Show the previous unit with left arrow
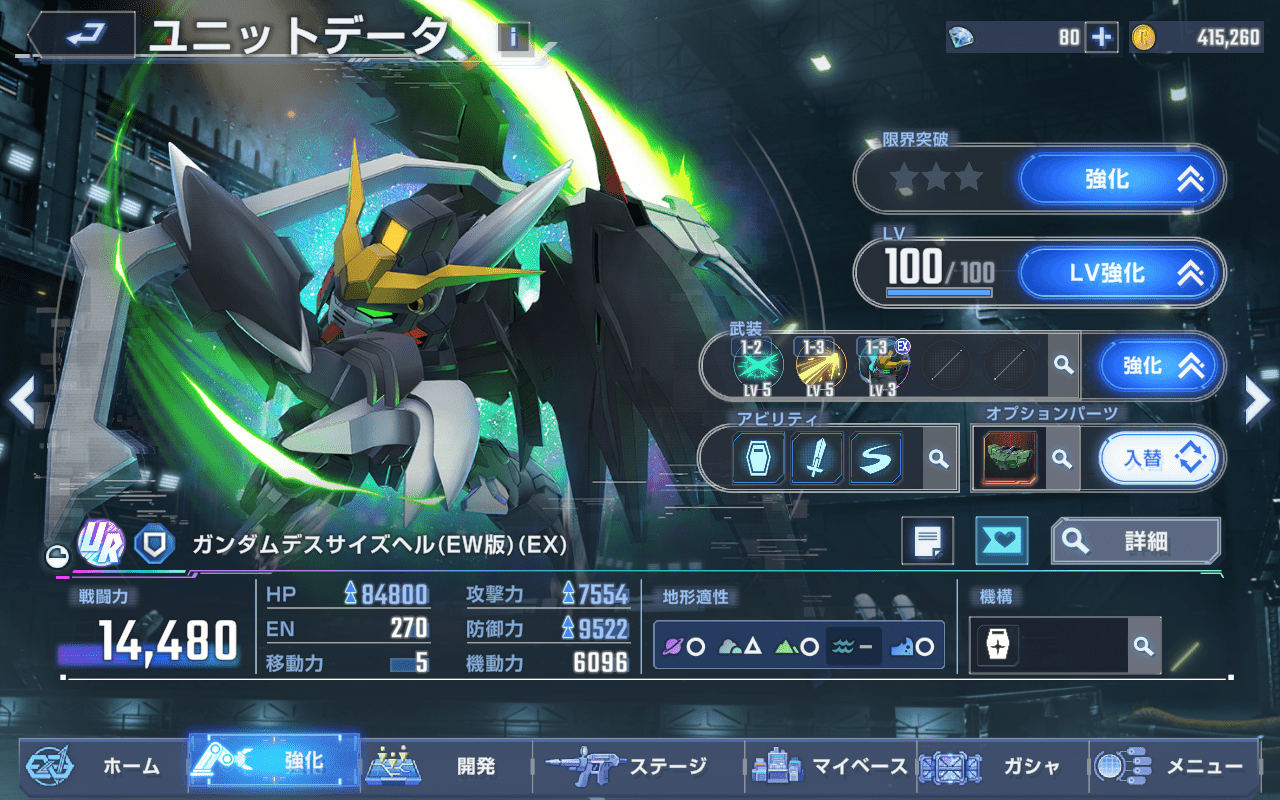 pos(21,401)
